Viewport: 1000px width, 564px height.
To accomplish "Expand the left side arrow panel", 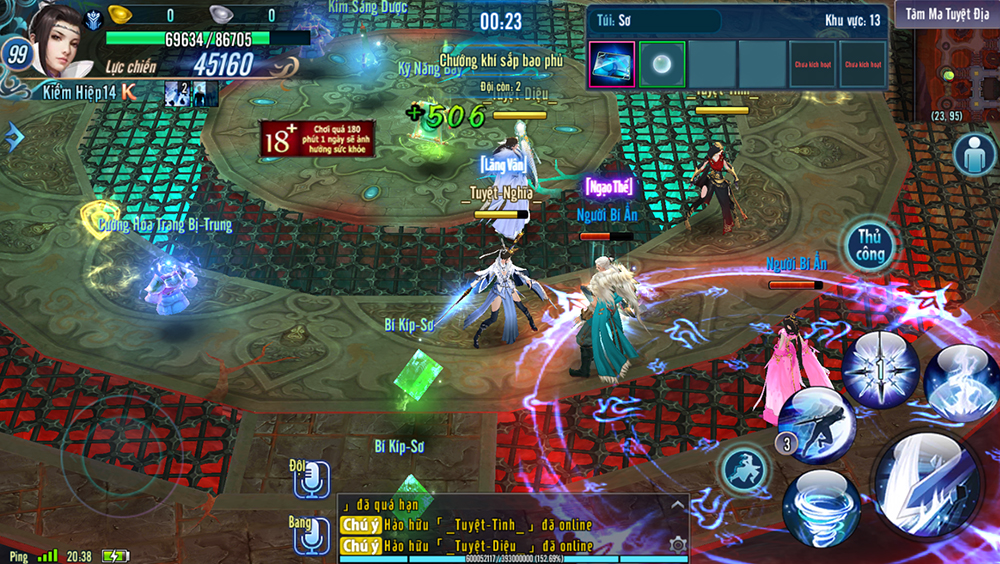I will pos(12,137).
